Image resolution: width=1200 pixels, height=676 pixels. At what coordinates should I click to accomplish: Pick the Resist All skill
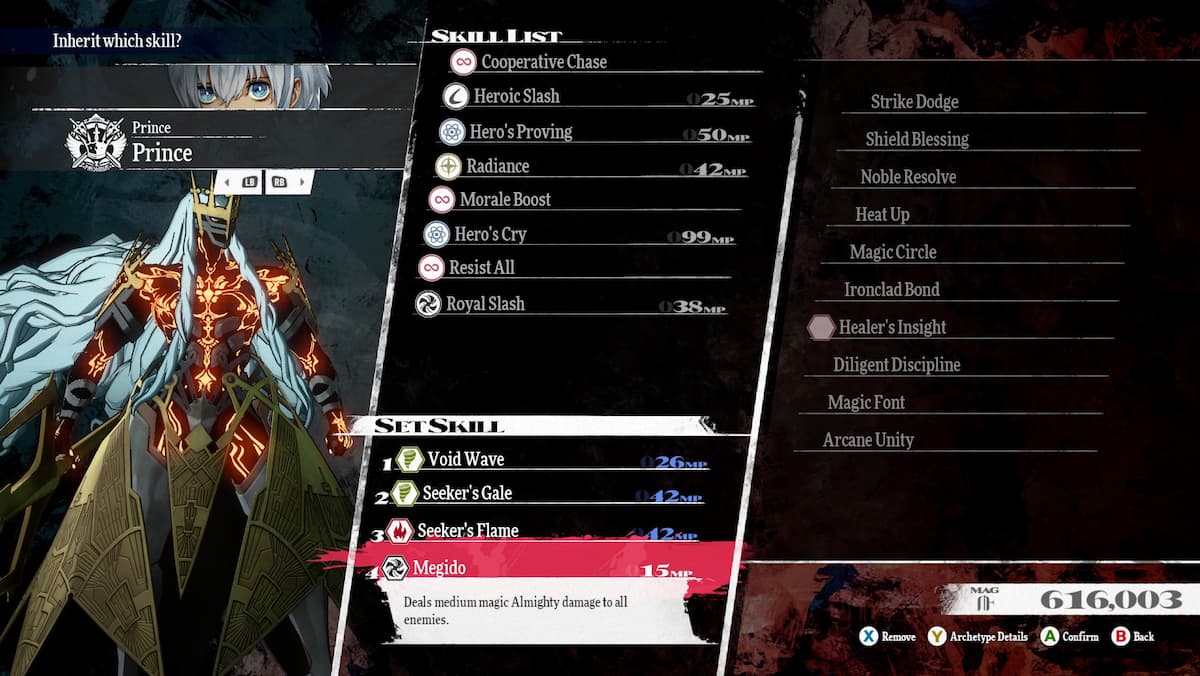(481, 268)
